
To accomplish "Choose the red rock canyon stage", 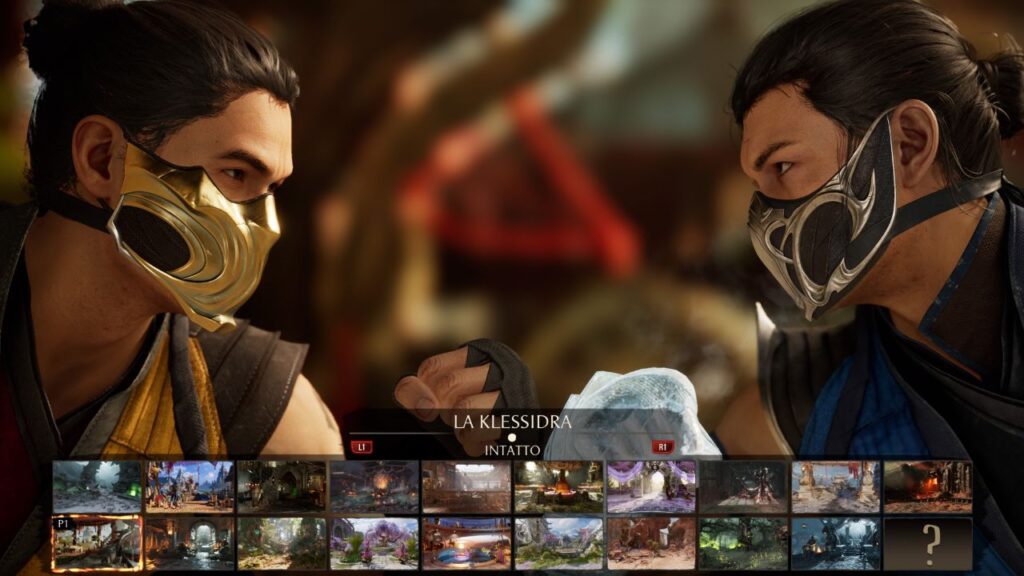I will coord(651,543).
